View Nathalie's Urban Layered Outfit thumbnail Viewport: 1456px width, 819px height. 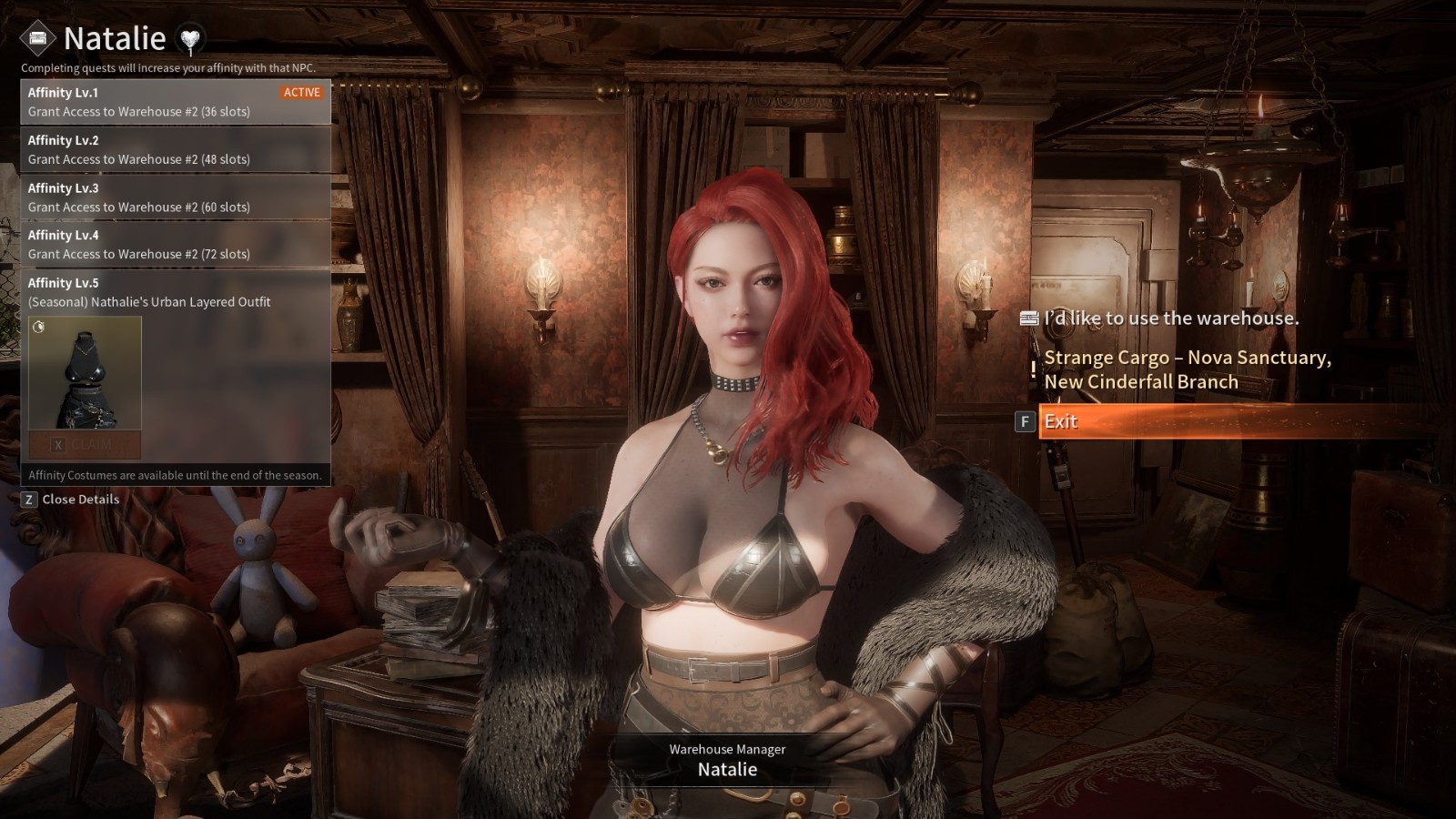85,373
